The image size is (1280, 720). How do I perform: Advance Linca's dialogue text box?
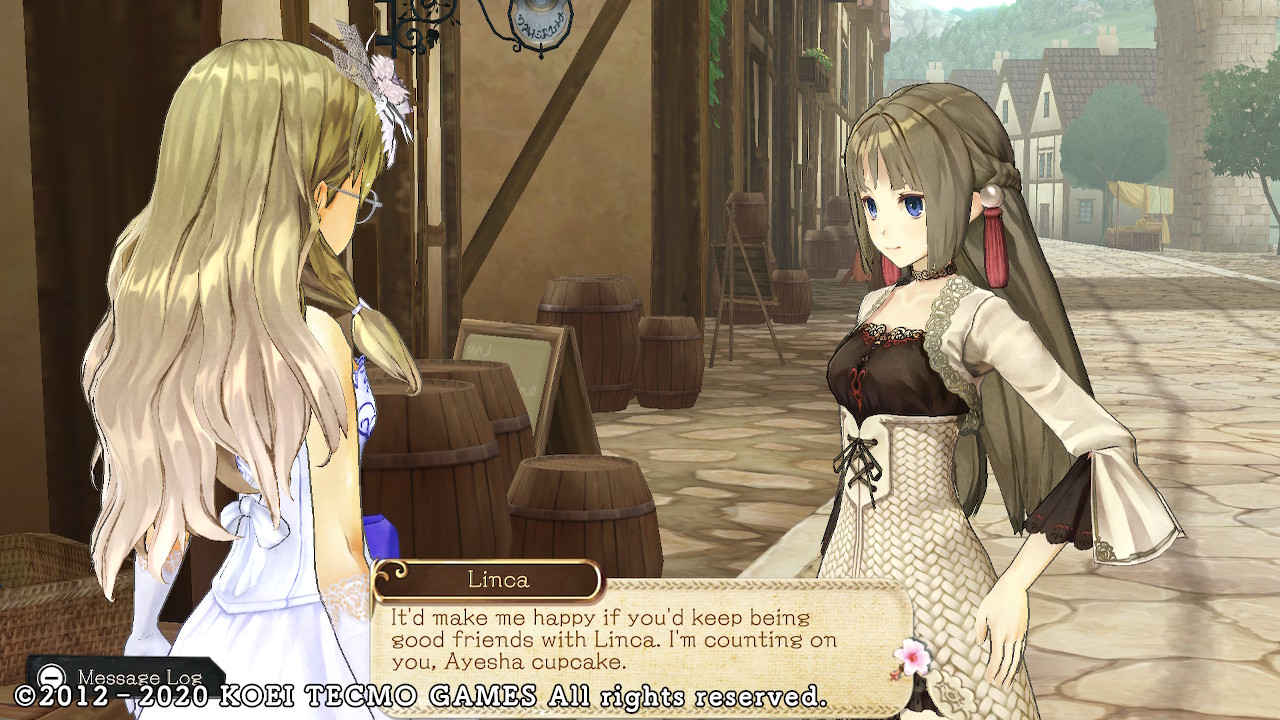pos(640,638)
